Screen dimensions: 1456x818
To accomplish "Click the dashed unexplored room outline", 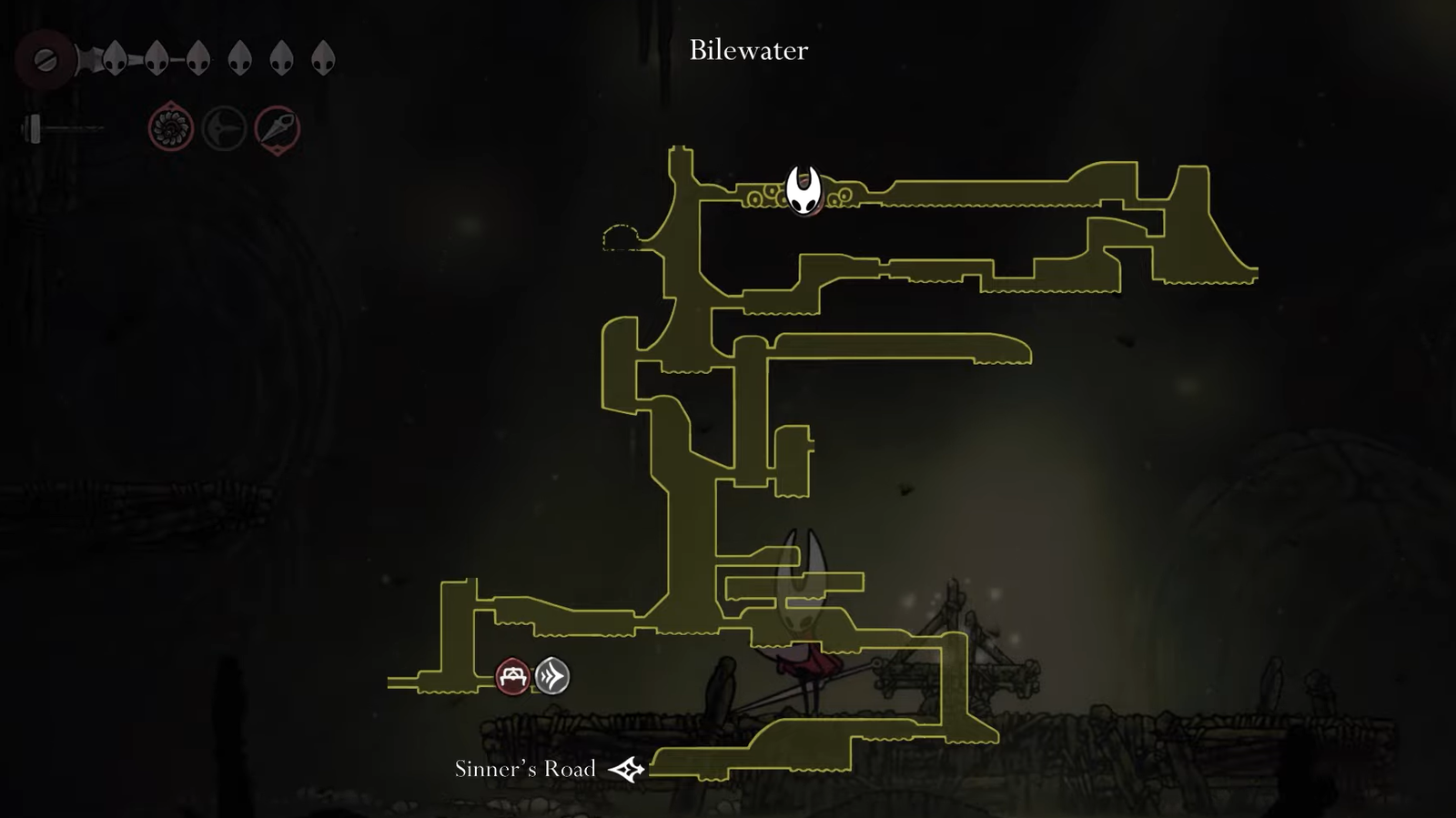I will click(x=621, y=237).
